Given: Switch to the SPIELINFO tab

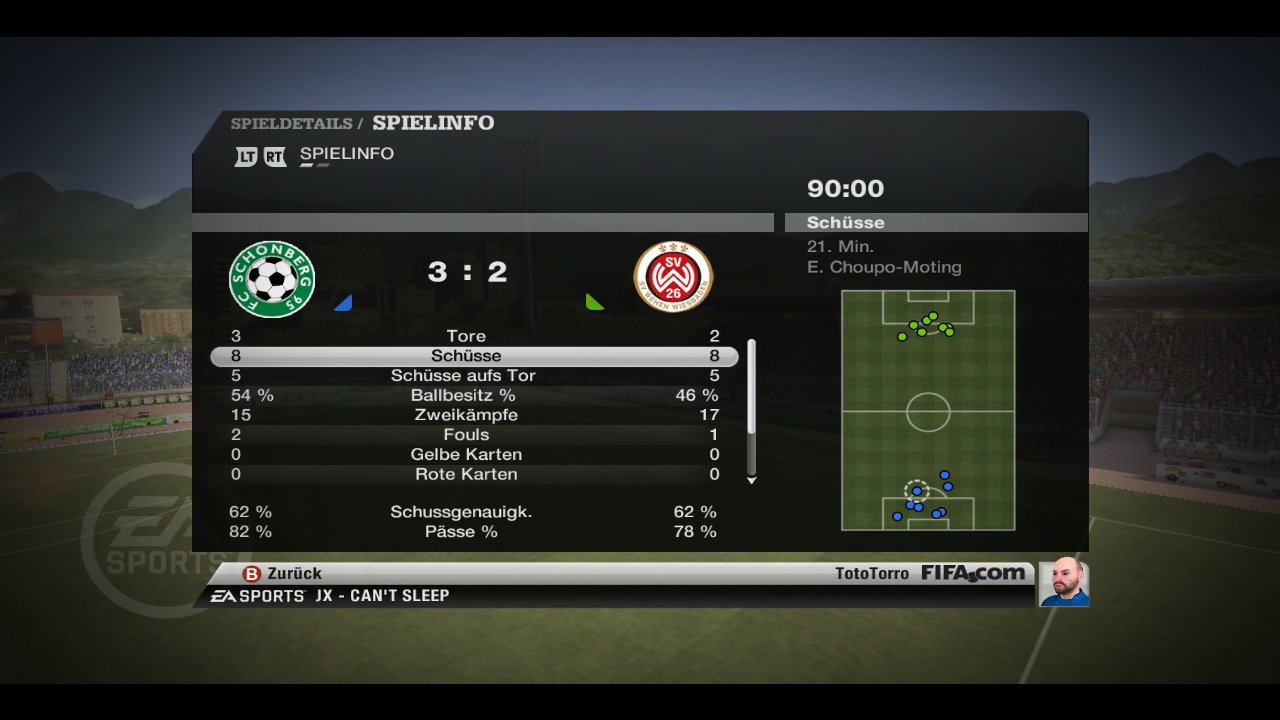Looking at the screenshot, I should pos(346,154).
